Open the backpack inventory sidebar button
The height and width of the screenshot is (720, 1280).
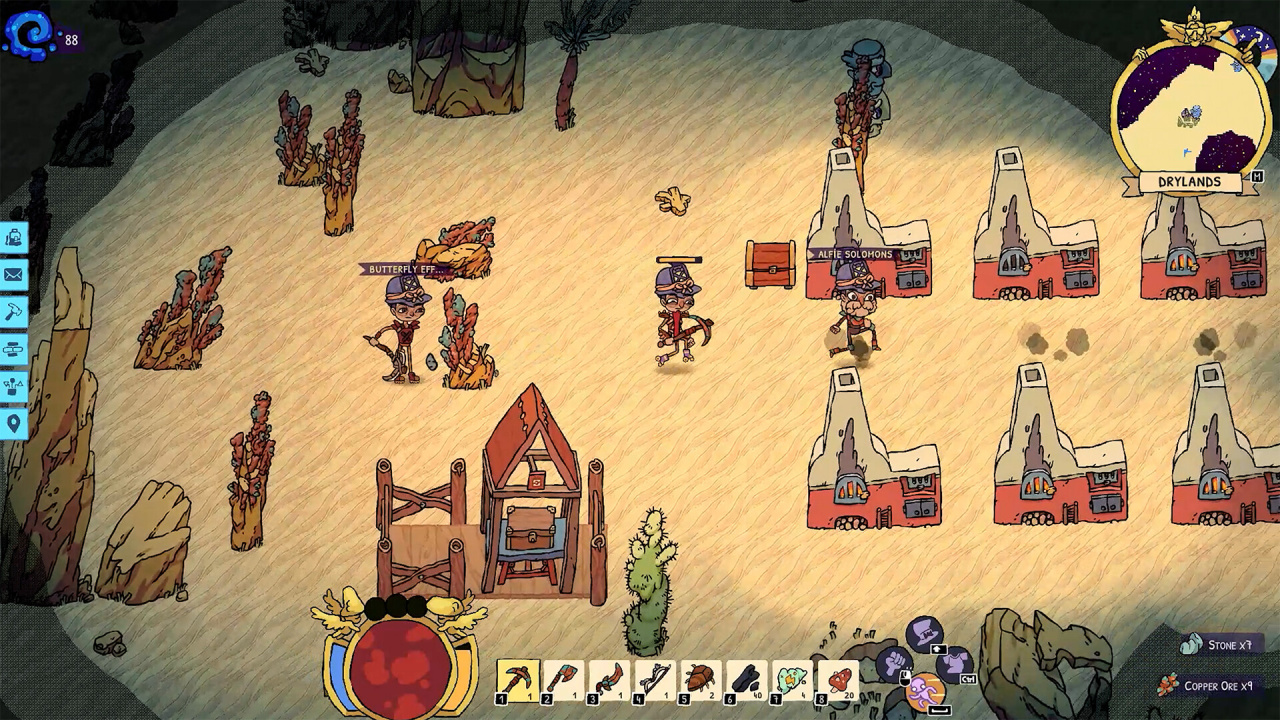click(14, 237)
